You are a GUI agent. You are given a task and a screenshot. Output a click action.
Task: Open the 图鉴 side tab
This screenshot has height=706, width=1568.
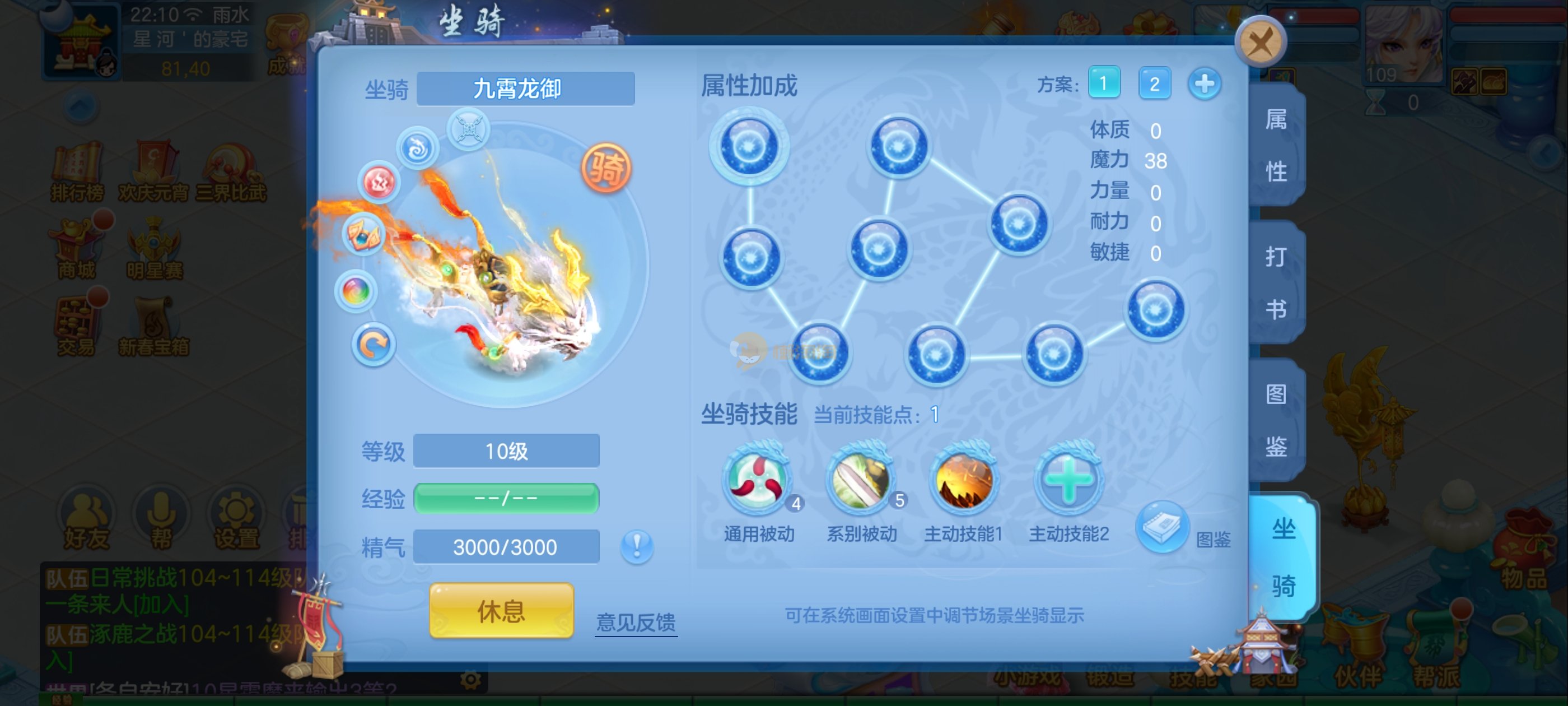point(1276,420)
